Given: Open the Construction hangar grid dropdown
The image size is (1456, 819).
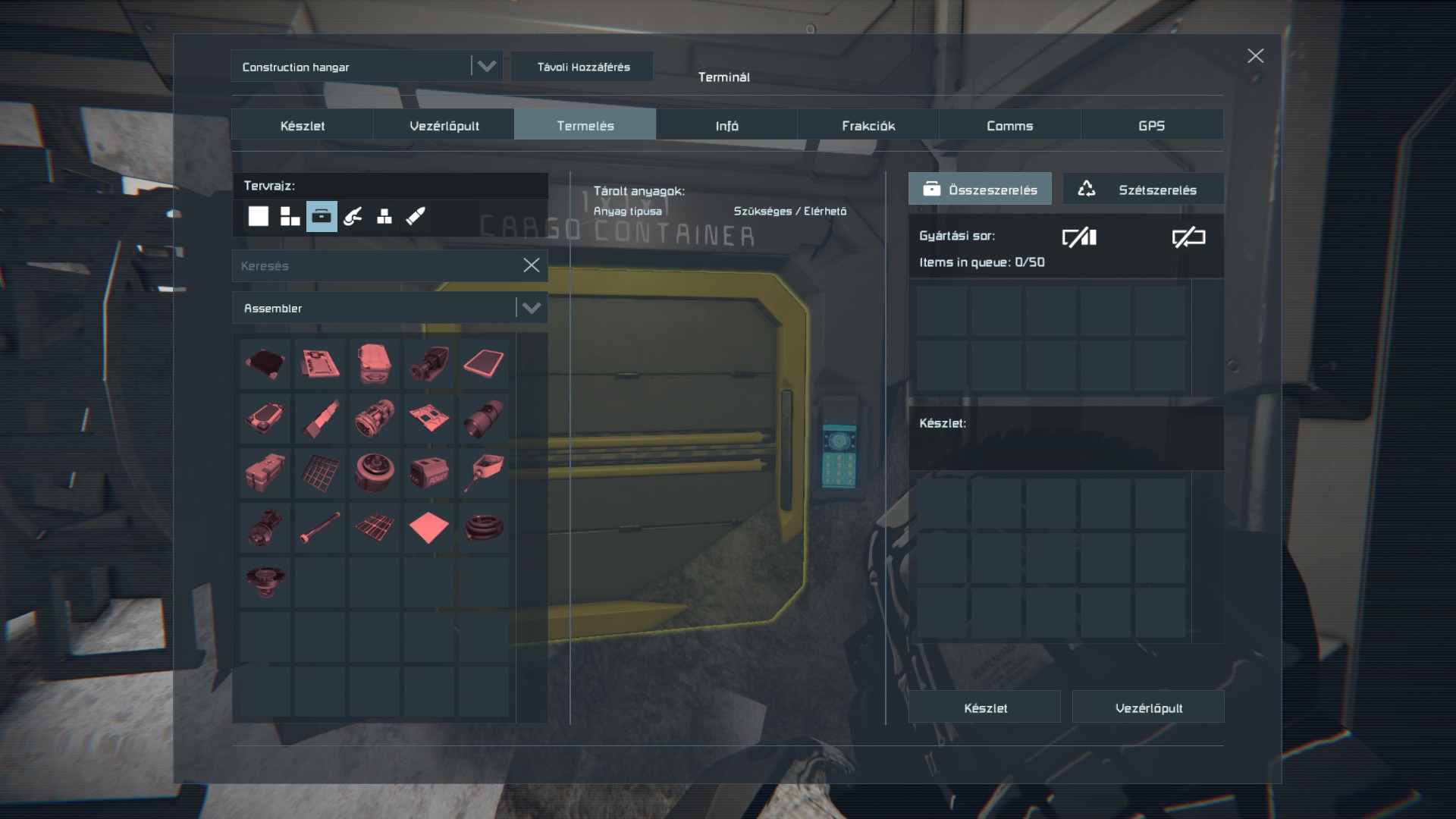Looking at the screenshot, I should [x=486, y=67].
